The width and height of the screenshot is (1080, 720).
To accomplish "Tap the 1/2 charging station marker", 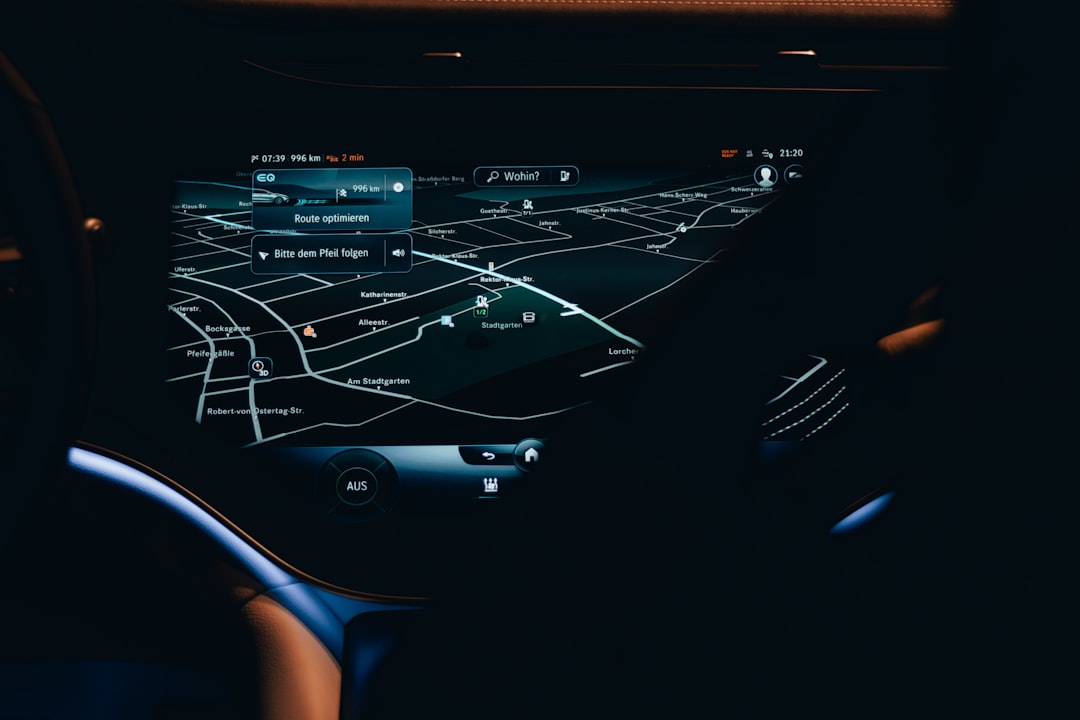I will pyautogui.click(x=481, y=306).
